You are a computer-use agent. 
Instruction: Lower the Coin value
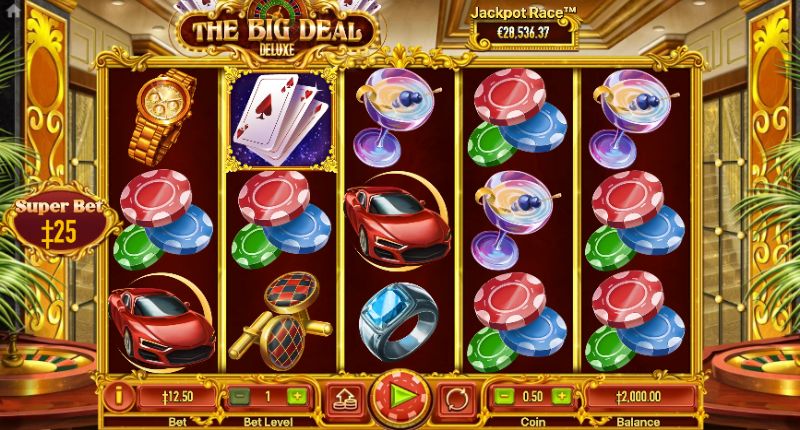tap(505, 396)
